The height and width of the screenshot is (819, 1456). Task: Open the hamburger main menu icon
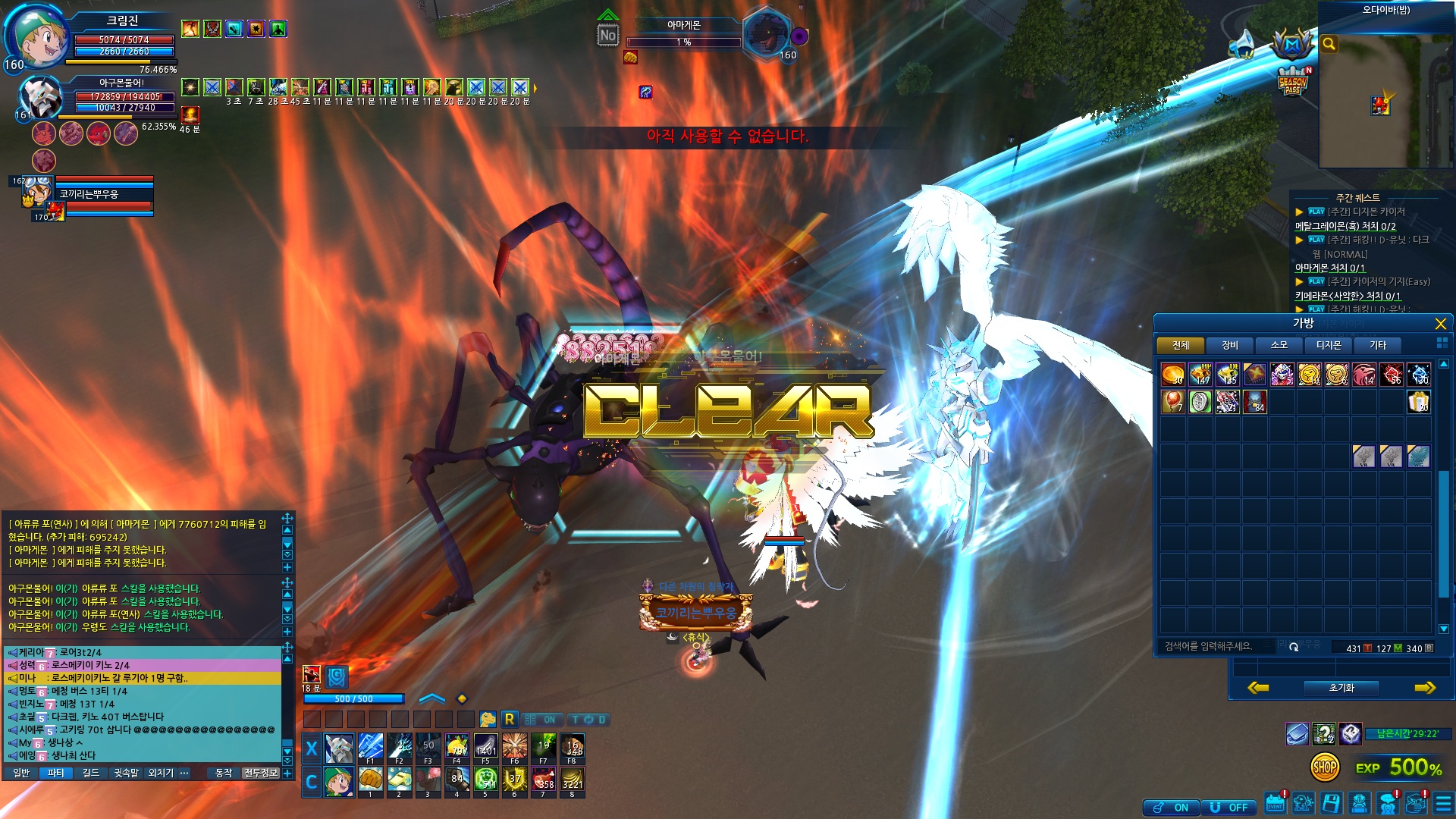coord(1443,803)
